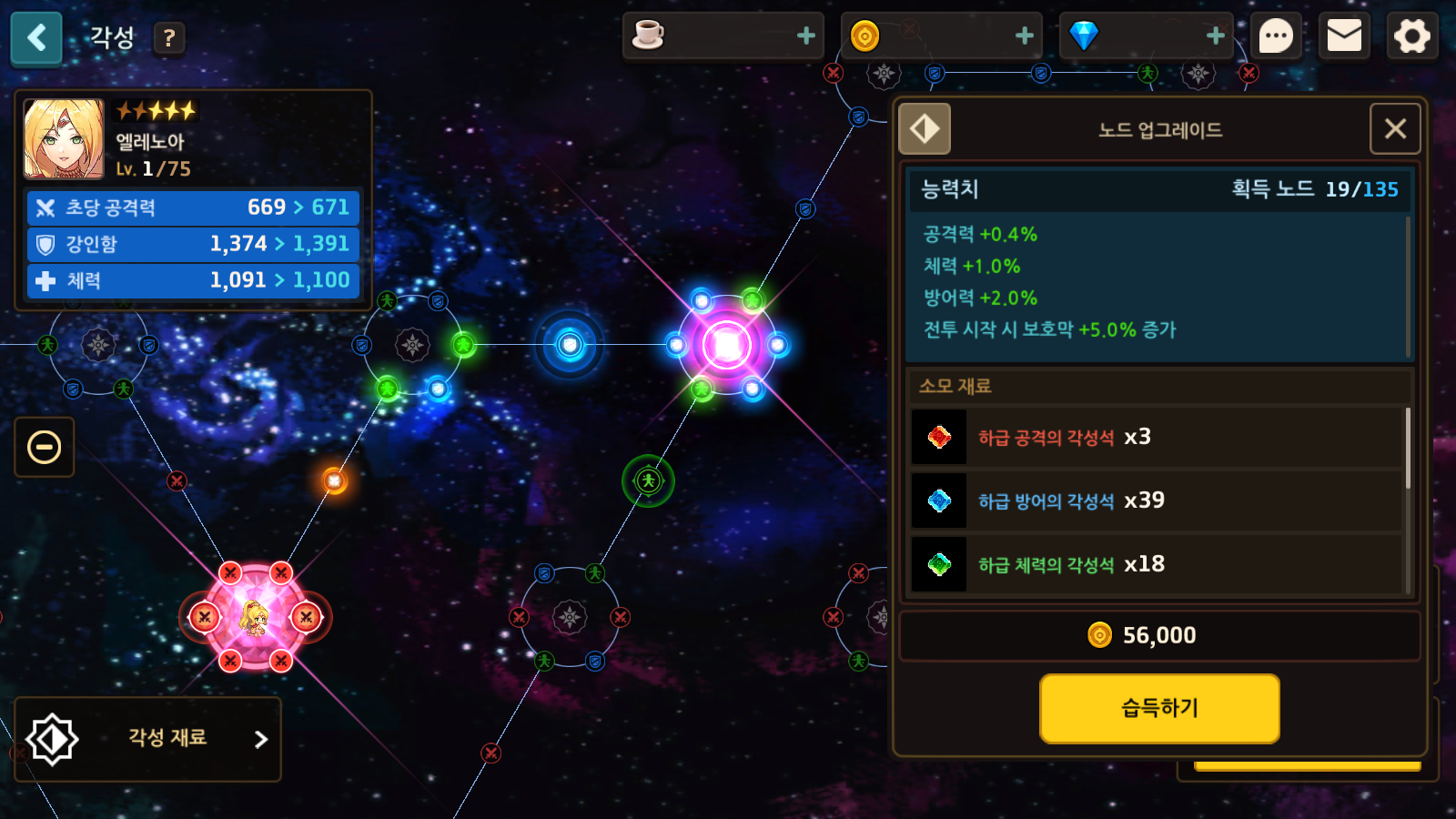Click the yellow 습득하기 button
The height and width of the screenshot is (819, 1456).
[x=1159, y=708]
